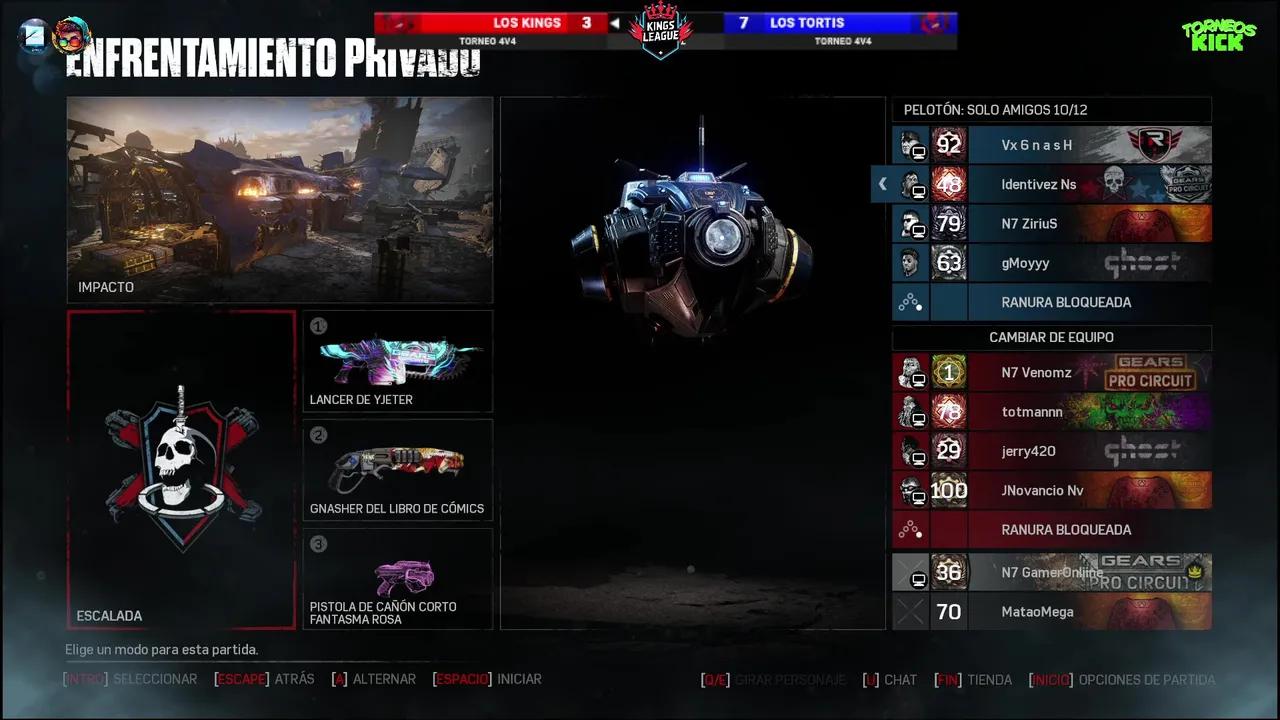This screenshot has width=1280, height=720.
Task: Select the IMPACTO map thumbnail
Action: [x=279, y=199]
